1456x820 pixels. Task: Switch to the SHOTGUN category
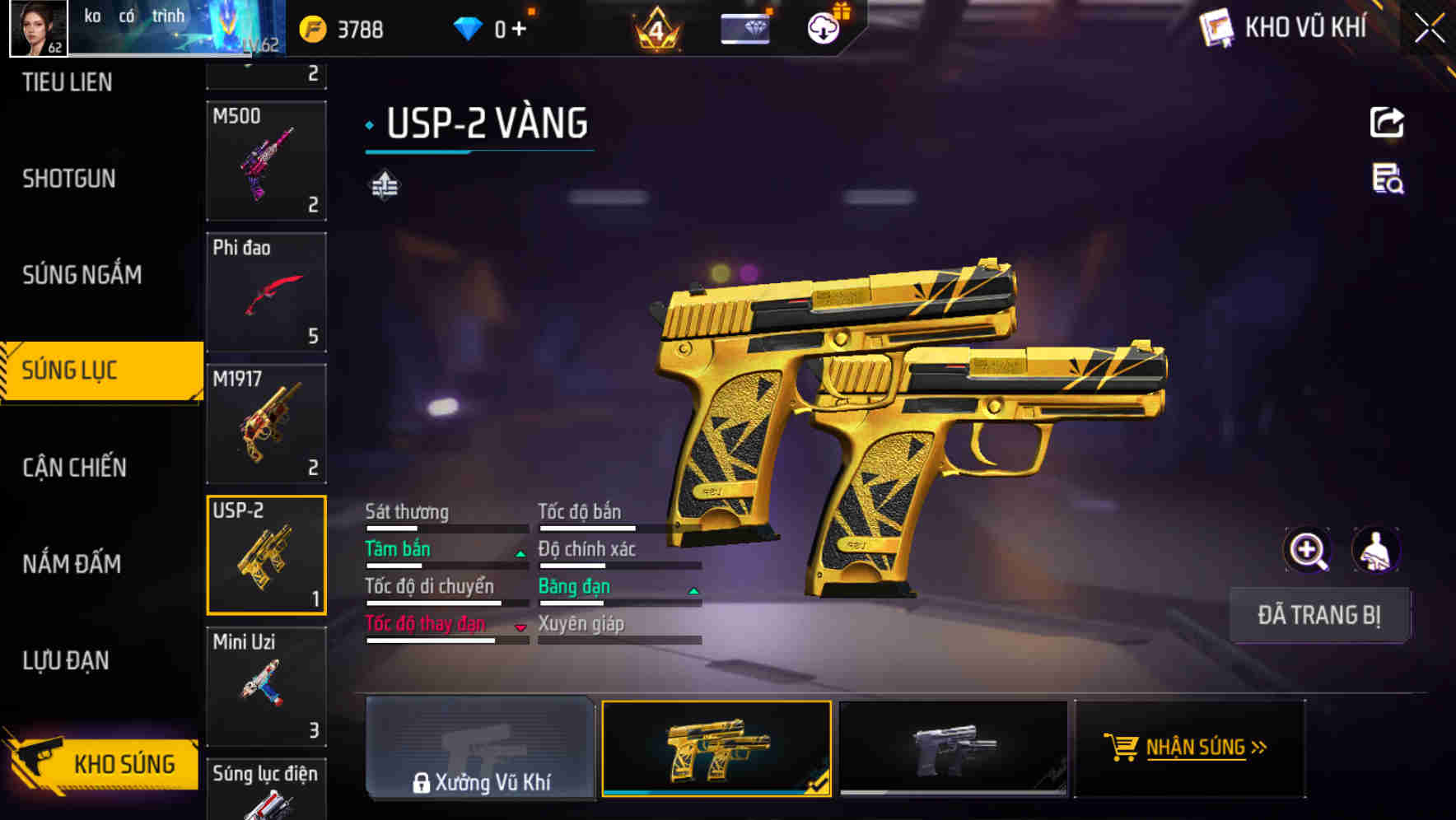[68, 179]
